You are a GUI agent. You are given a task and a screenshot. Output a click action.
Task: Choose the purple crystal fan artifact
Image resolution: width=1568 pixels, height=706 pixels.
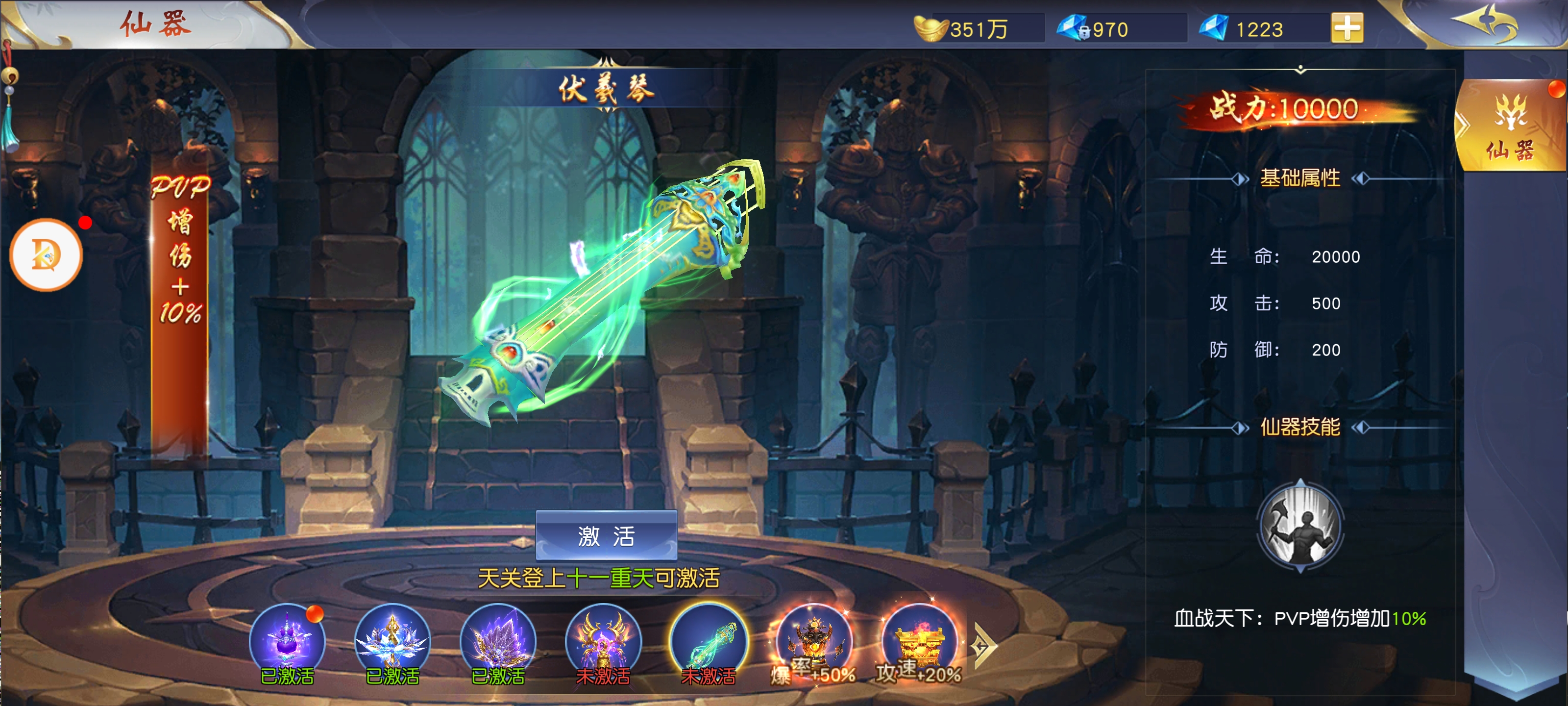(497, 640)
